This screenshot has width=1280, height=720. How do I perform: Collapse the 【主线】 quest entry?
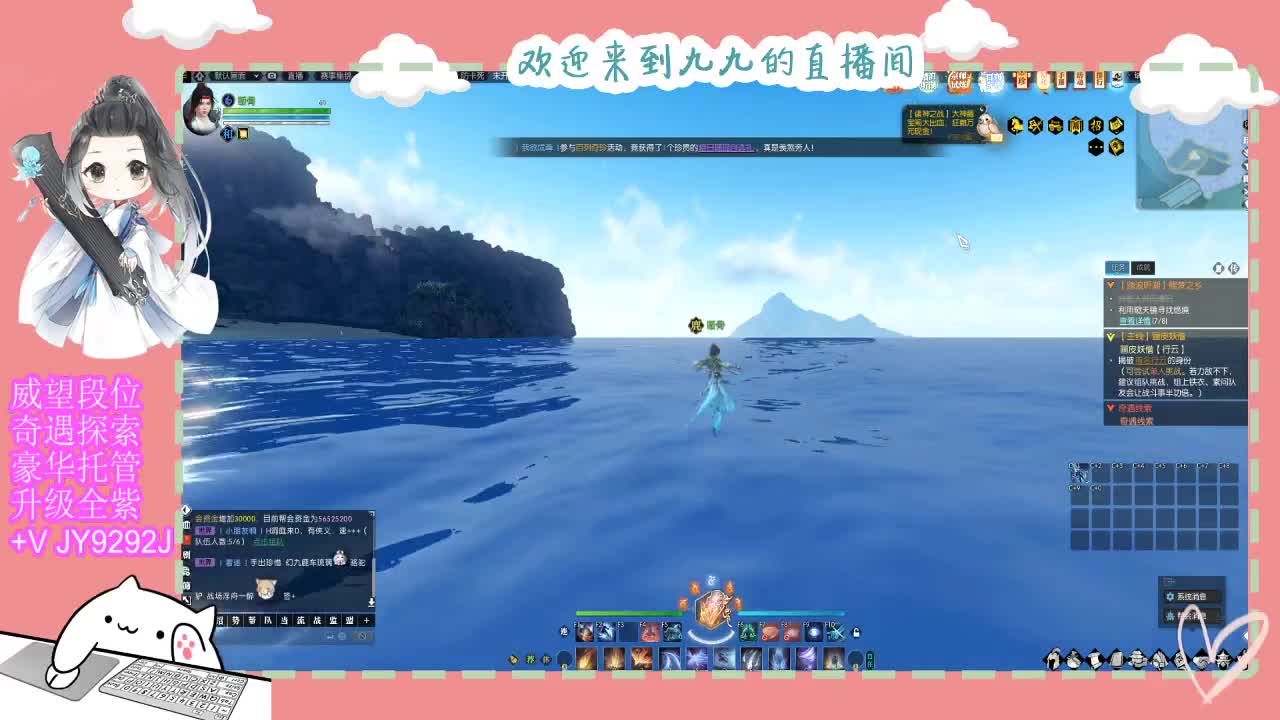tap(1110, 336)
